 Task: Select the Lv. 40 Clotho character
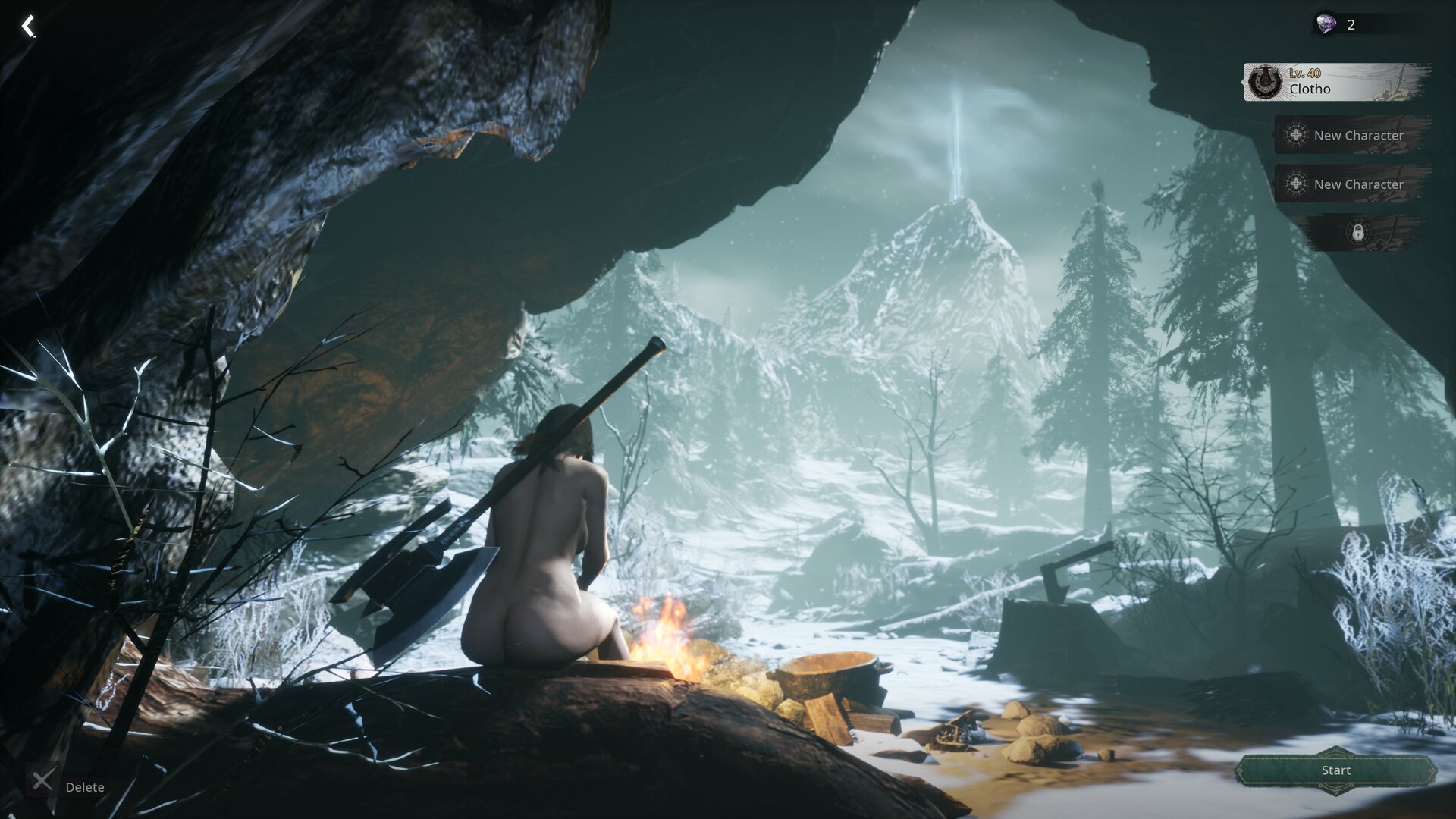point(1336,82)
